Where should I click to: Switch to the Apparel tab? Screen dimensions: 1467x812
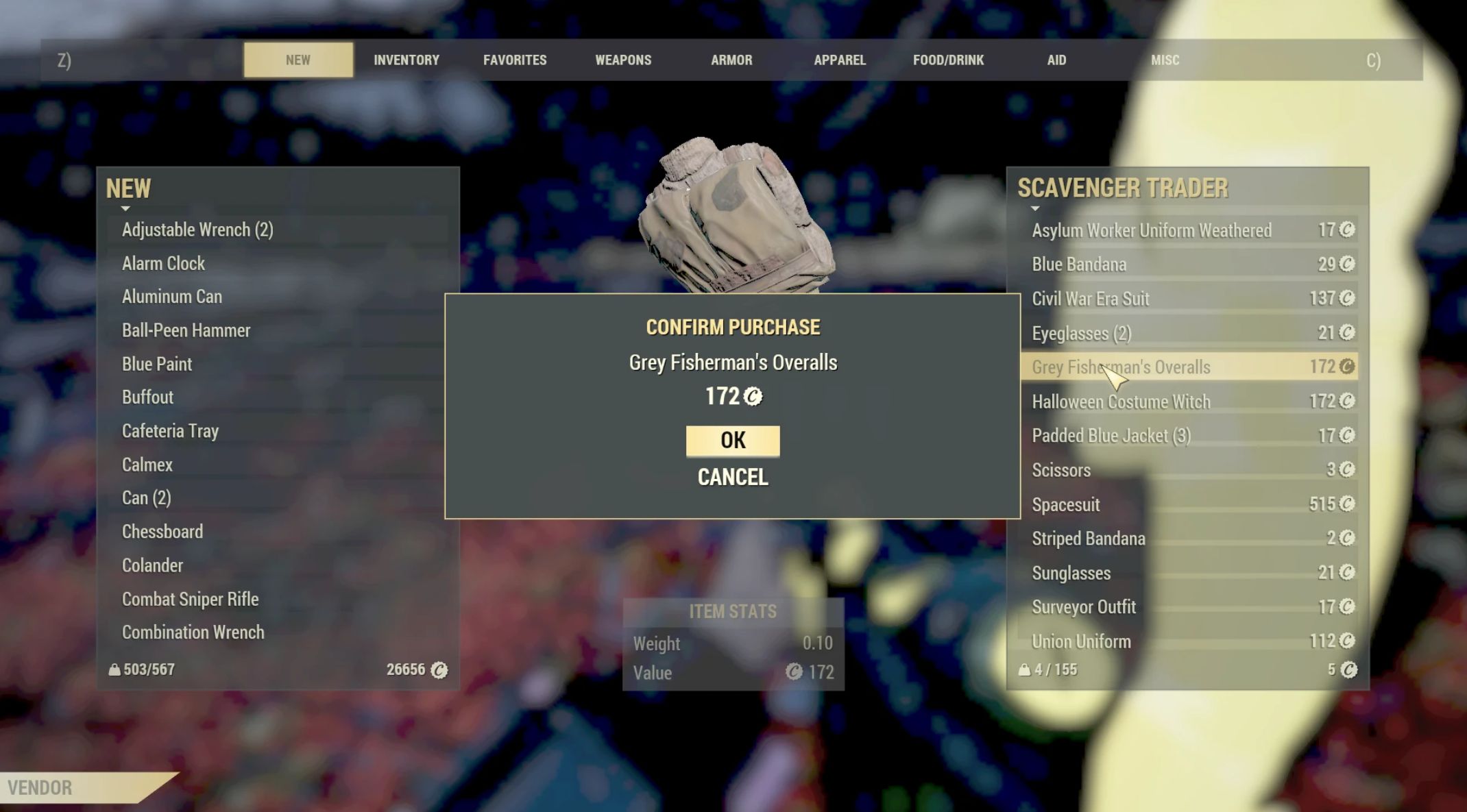[x=840, y=60]
